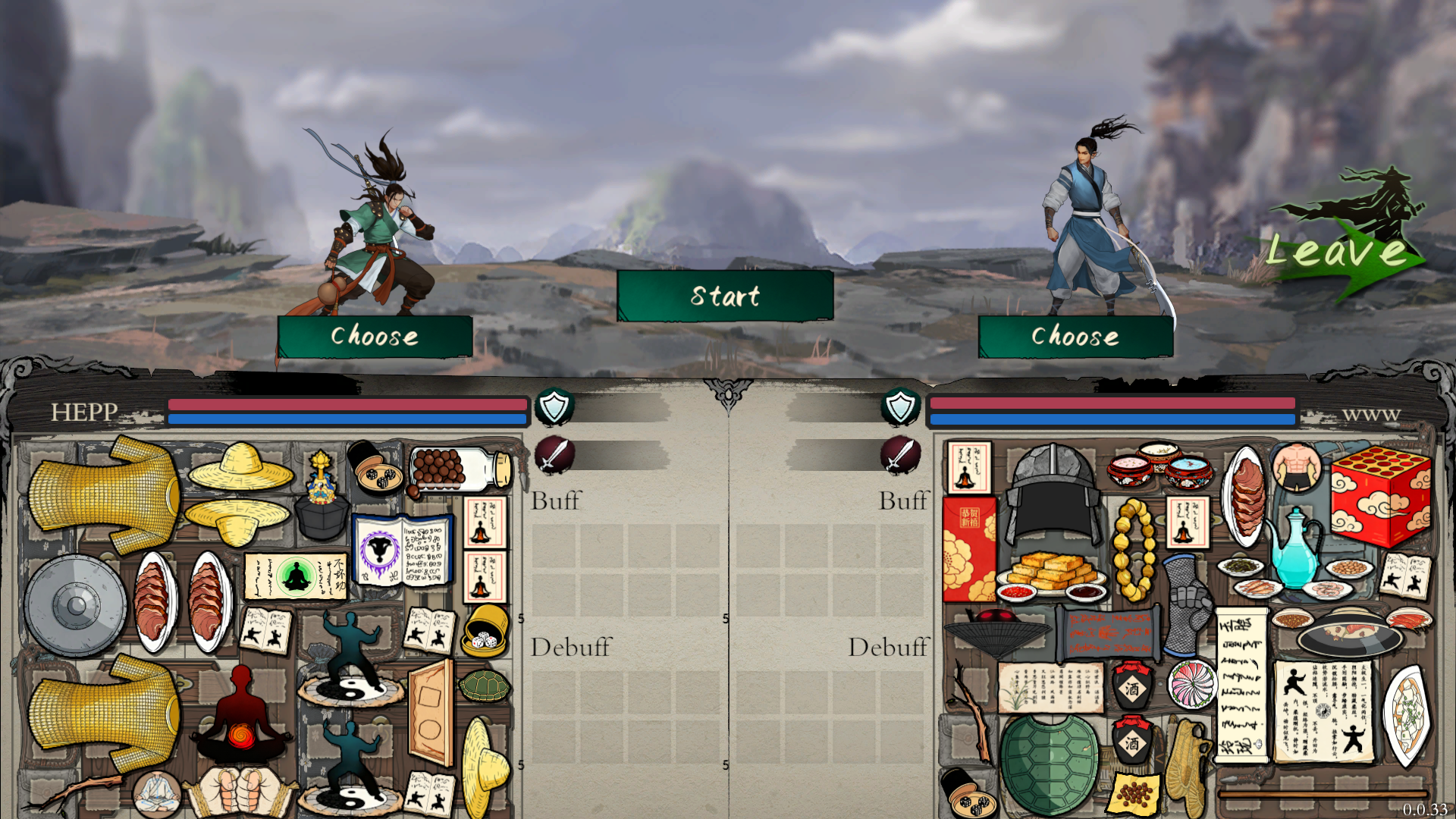Select the red cube with cloud pattern

[x=1380, y=497]
